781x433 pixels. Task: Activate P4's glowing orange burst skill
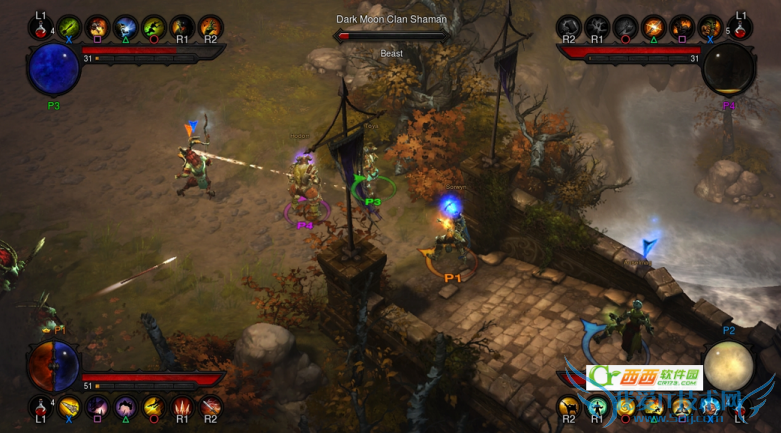coord(654,27)
